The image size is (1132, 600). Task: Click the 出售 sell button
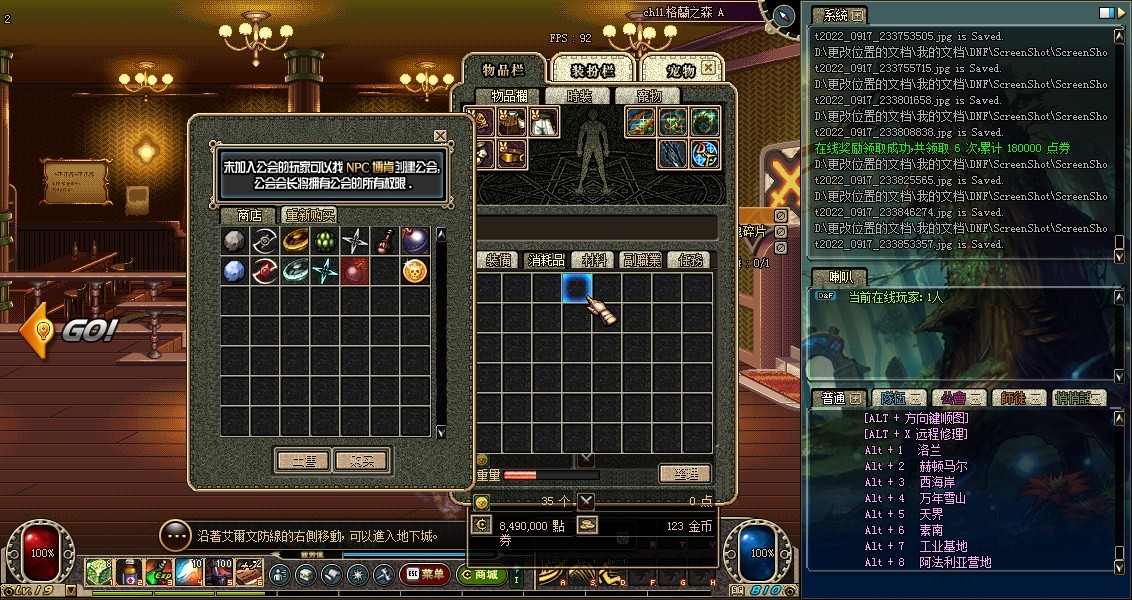[x=303, y=461]
